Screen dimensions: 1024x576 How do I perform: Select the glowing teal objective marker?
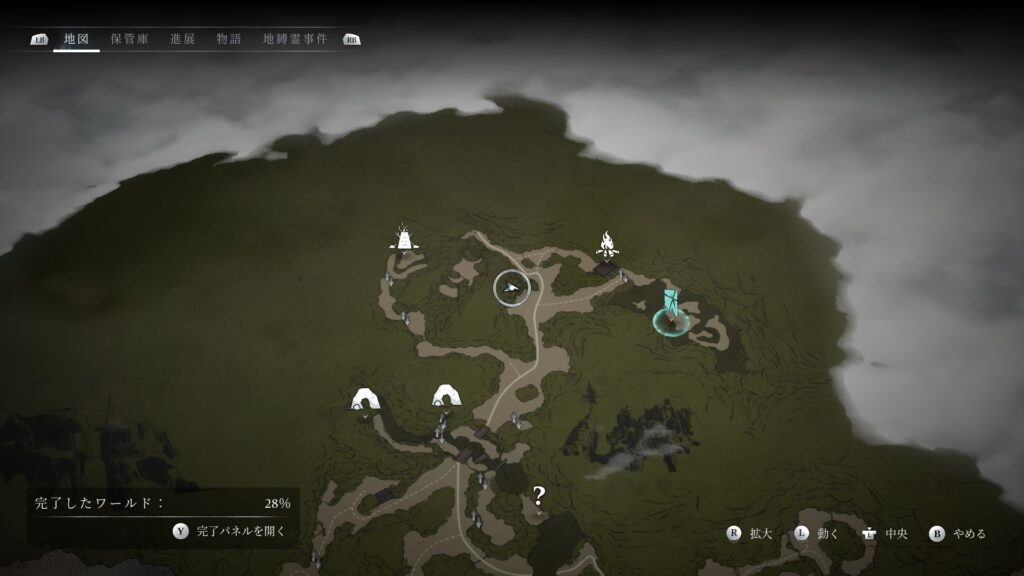[x=670, y=314]
